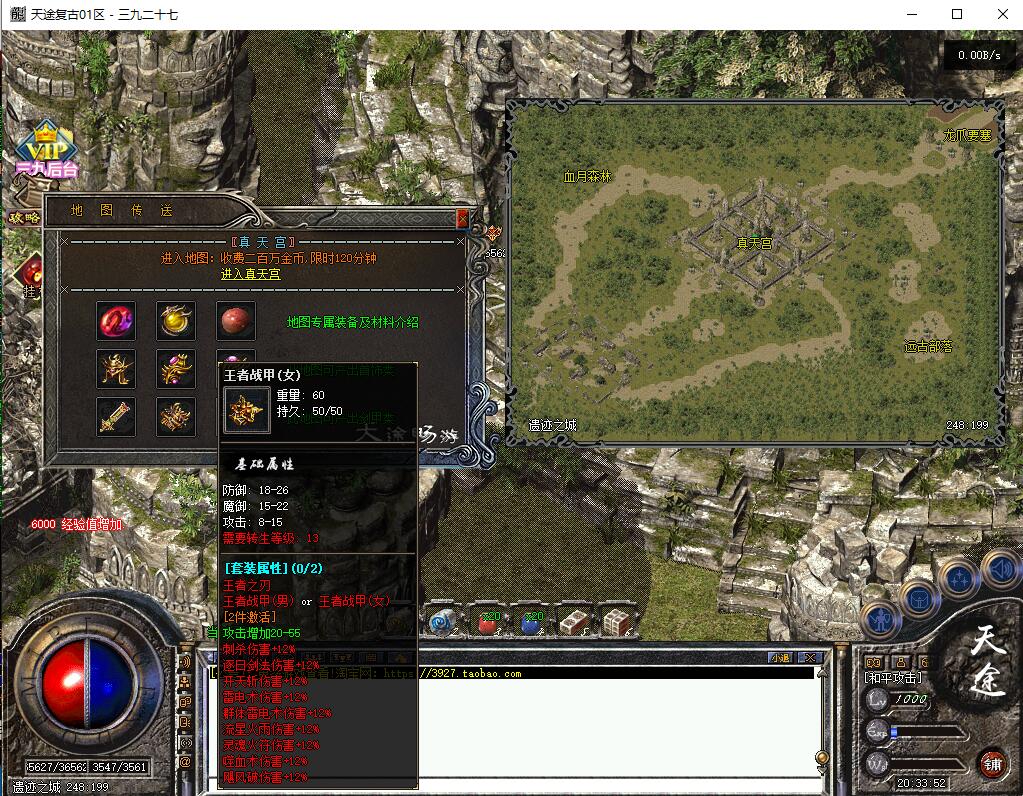This screenshot has width=1023, height=796.
Task: Maximize the game window
Action: [957, 14]
